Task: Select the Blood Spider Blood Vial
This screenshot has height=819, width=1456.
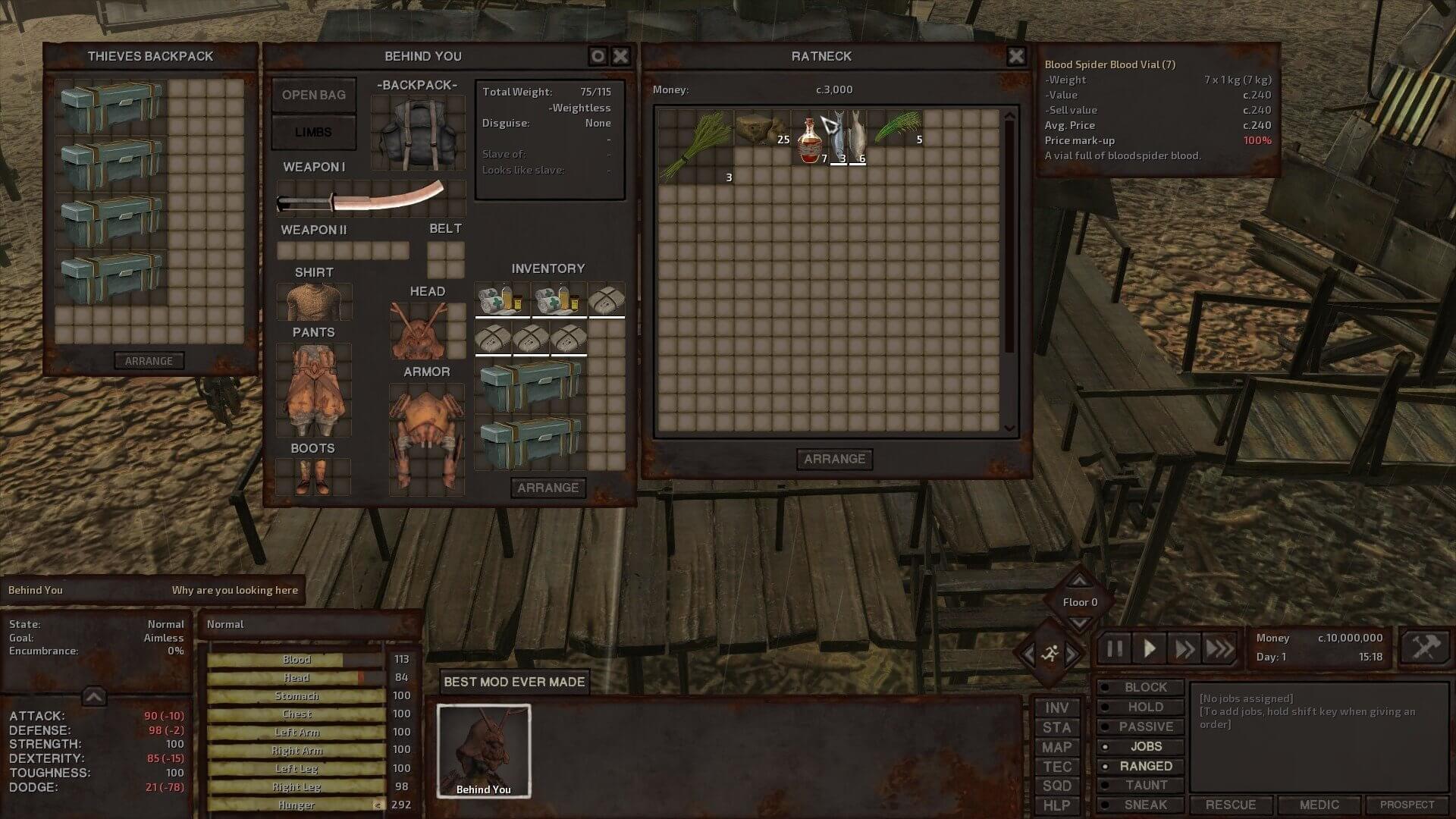Action: (811, 139)
